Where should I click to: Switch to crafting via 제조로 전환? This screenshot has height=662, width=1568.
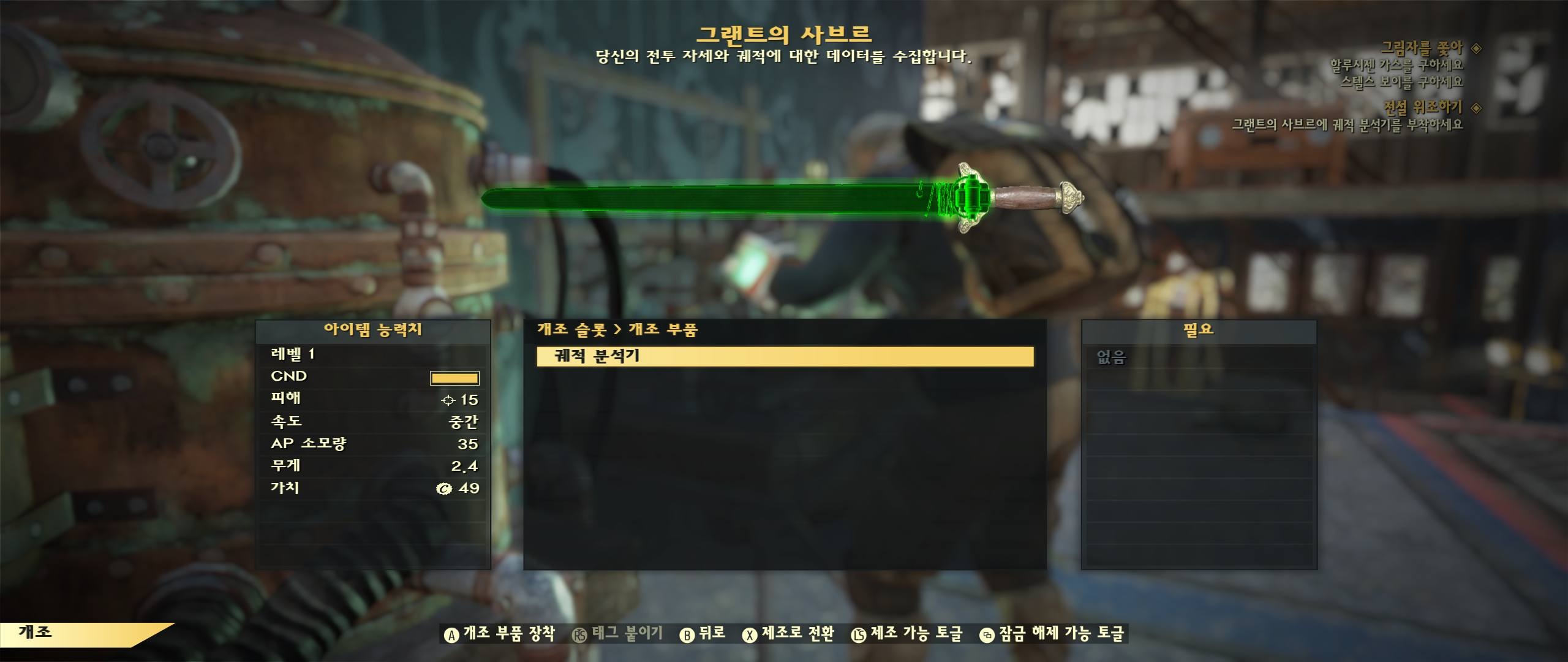coord(789,634)
